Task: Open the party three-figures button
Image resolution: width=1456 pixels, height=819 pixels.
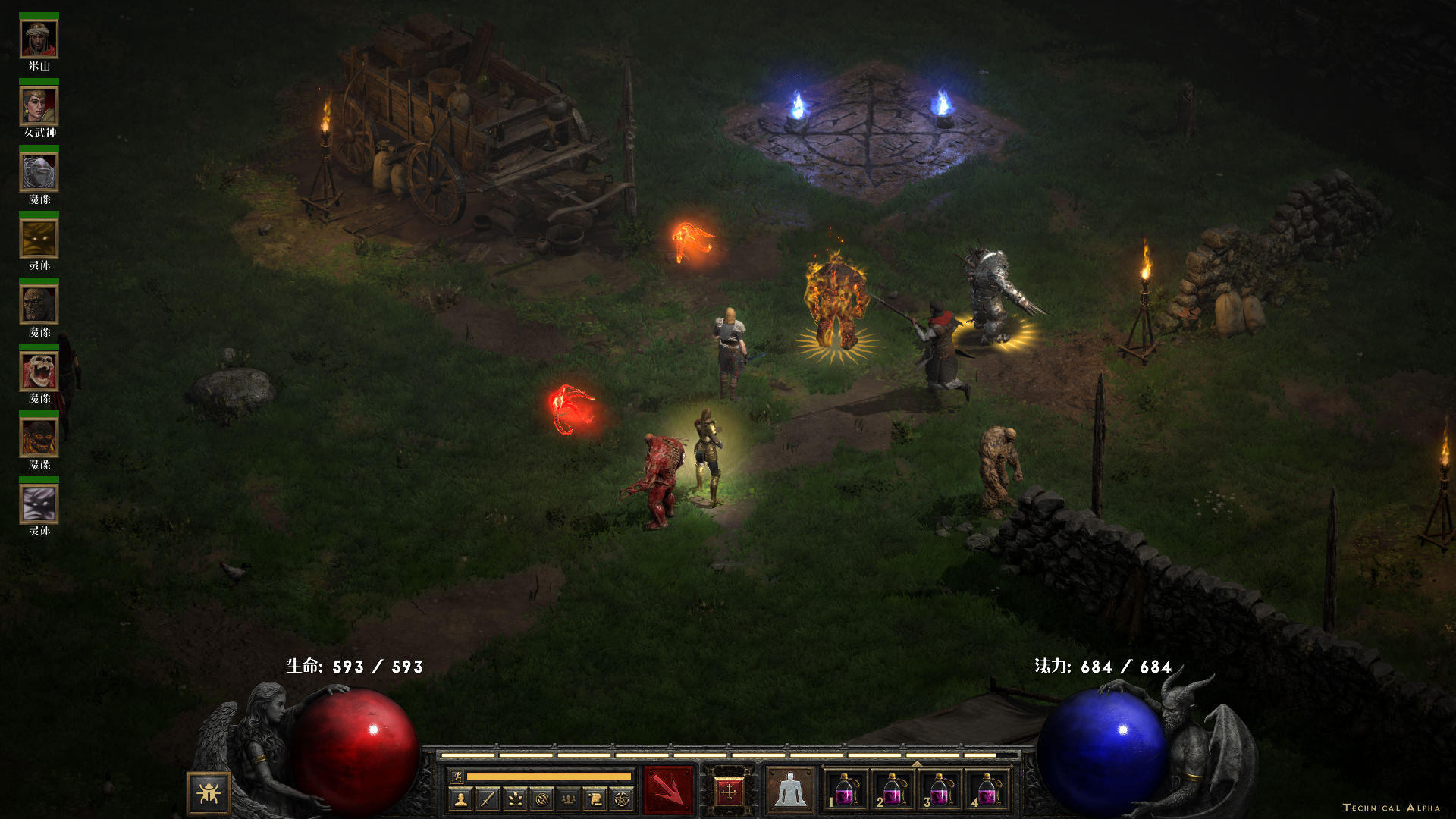Action: [568, 799]
